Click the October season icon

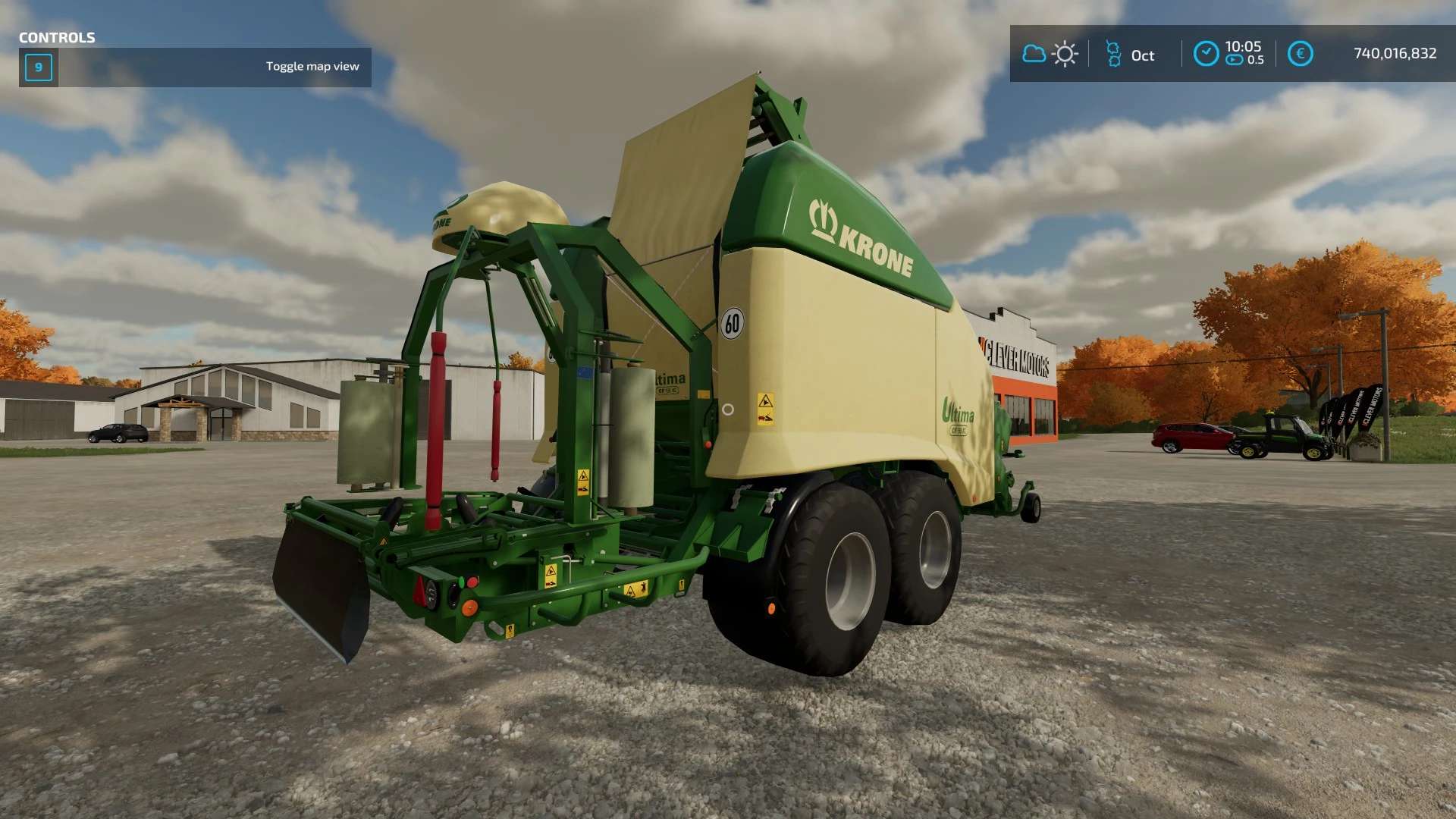1113,55
